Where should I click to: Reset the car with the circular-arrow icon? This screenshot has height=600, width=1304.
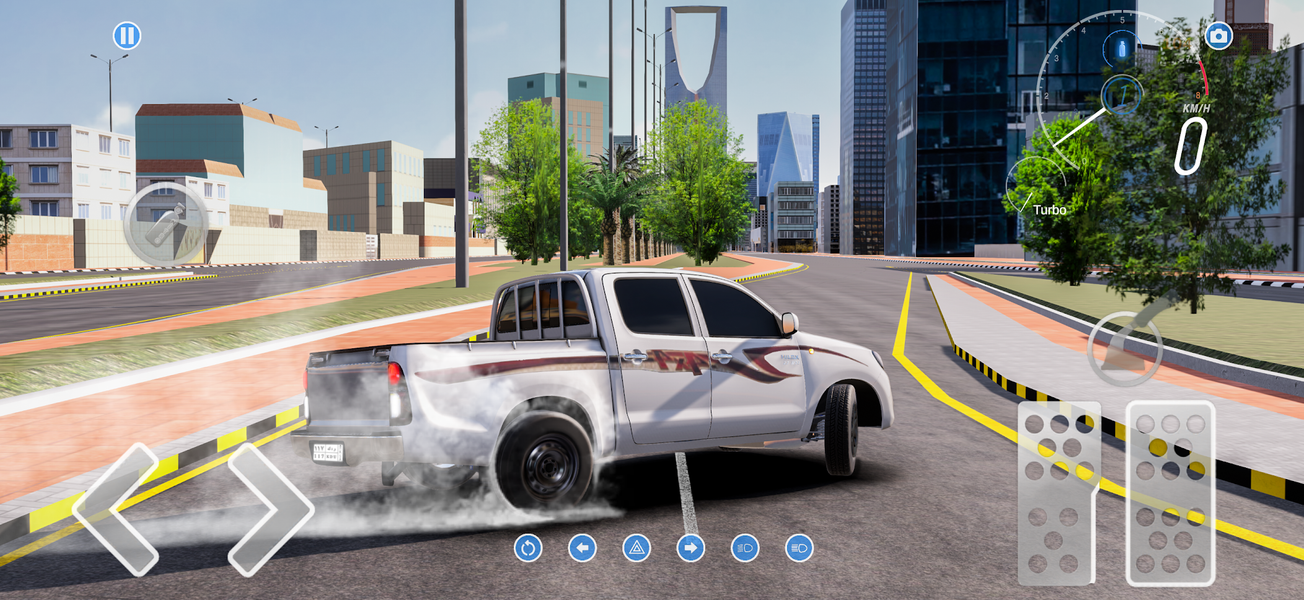pyautogui.click(x=527, y=548)
